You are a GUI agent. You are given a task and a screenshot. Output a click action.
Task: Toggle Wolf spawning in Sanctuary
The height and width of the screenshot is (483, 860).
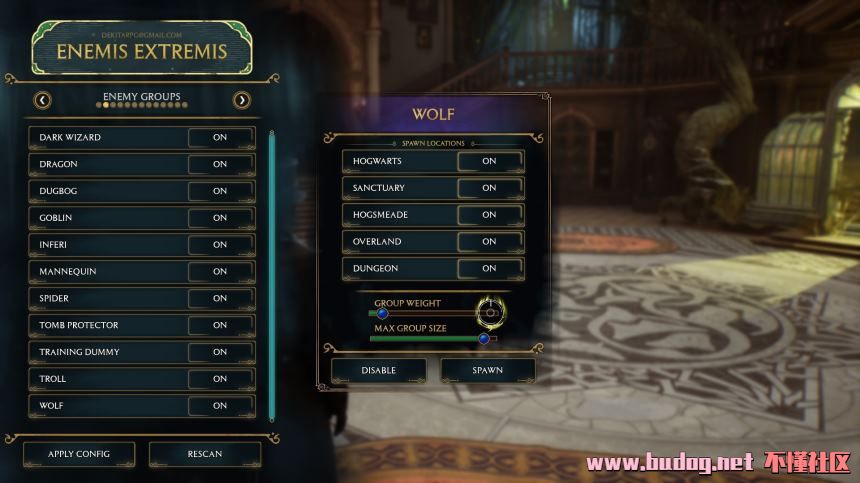point(489,188)
